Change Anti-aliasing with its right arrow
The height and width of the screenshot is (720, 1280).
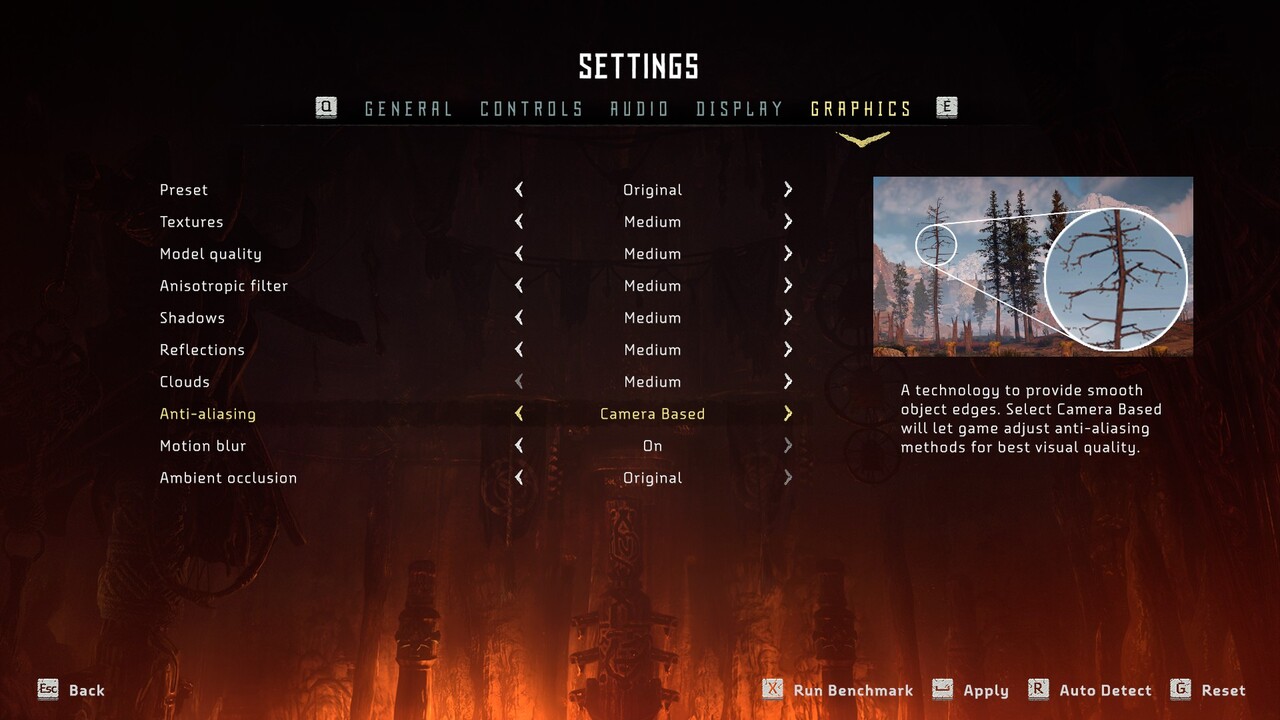(788, 414)
